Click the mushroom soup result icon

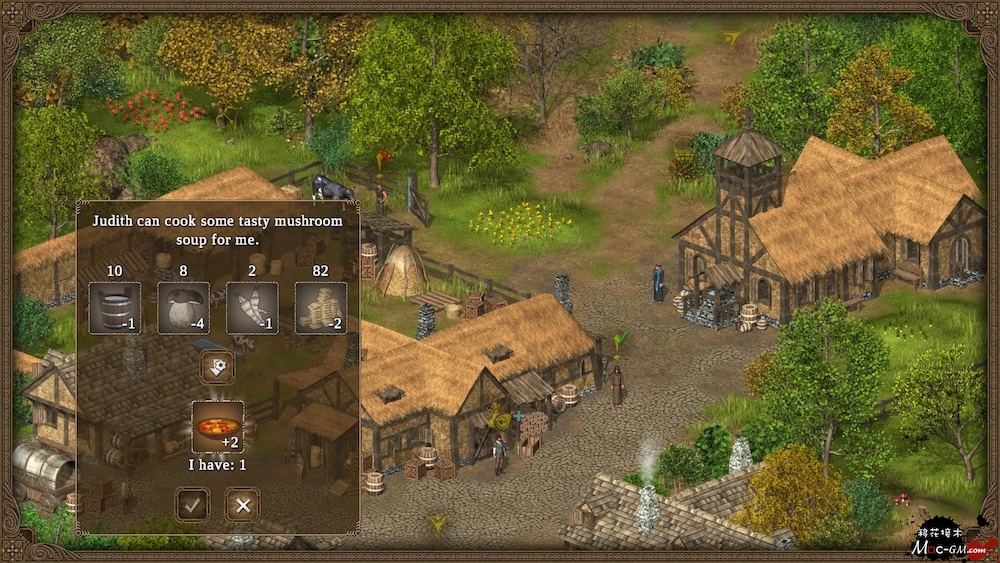point(218,425)
